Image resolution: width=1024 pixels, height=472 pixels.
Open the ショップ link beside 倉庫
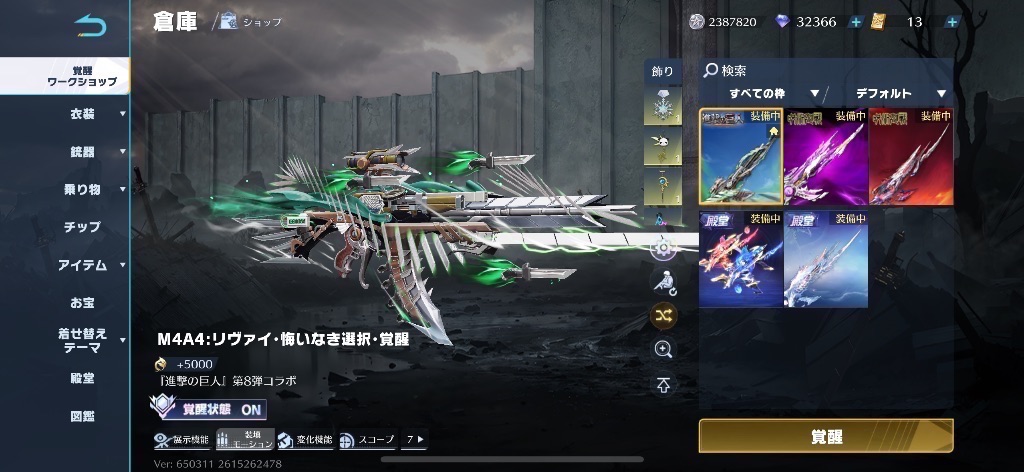click(x=251, y=21)
